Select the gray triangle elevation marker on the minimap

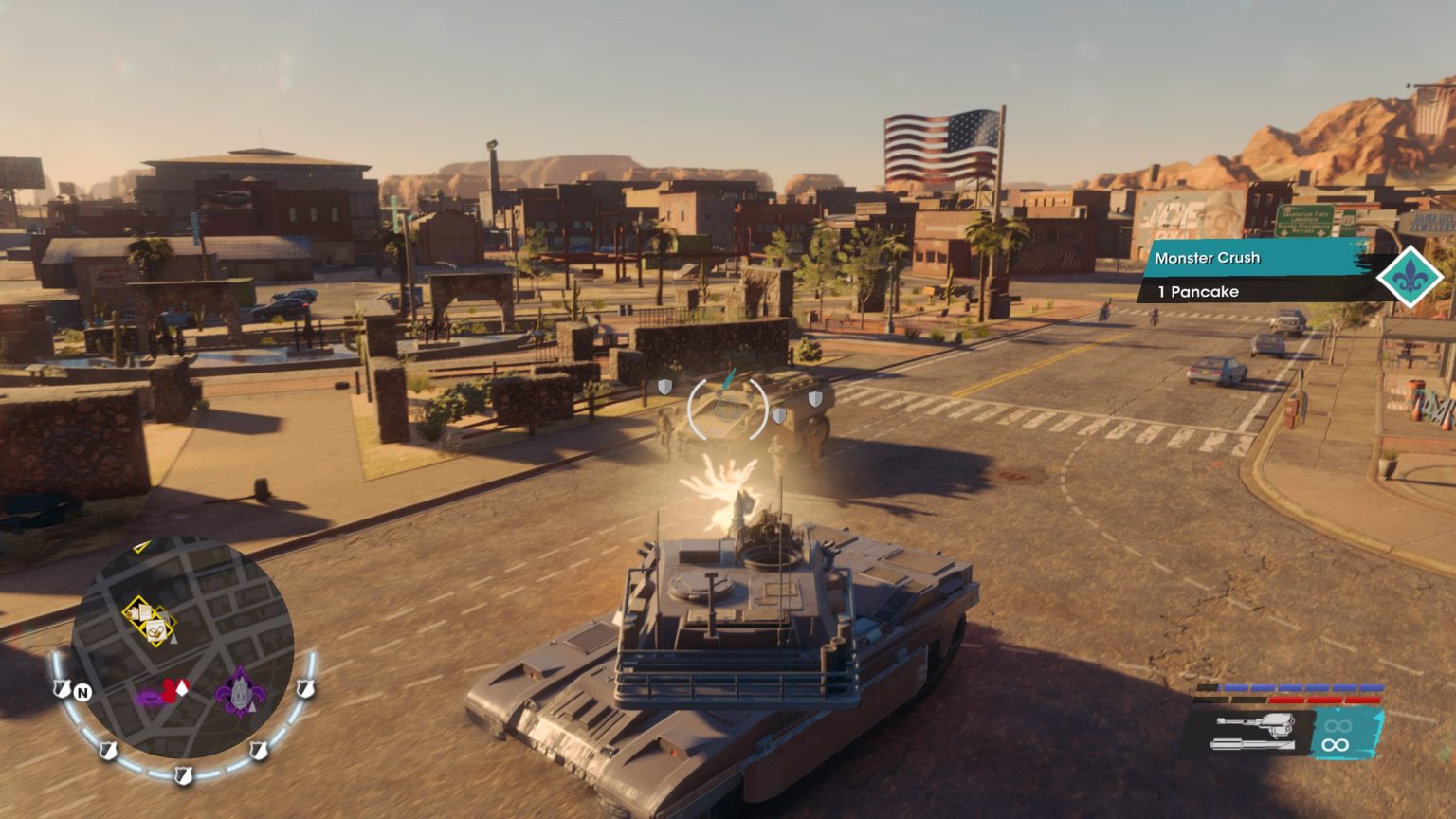pyautogui.click(x=173, y=641)
